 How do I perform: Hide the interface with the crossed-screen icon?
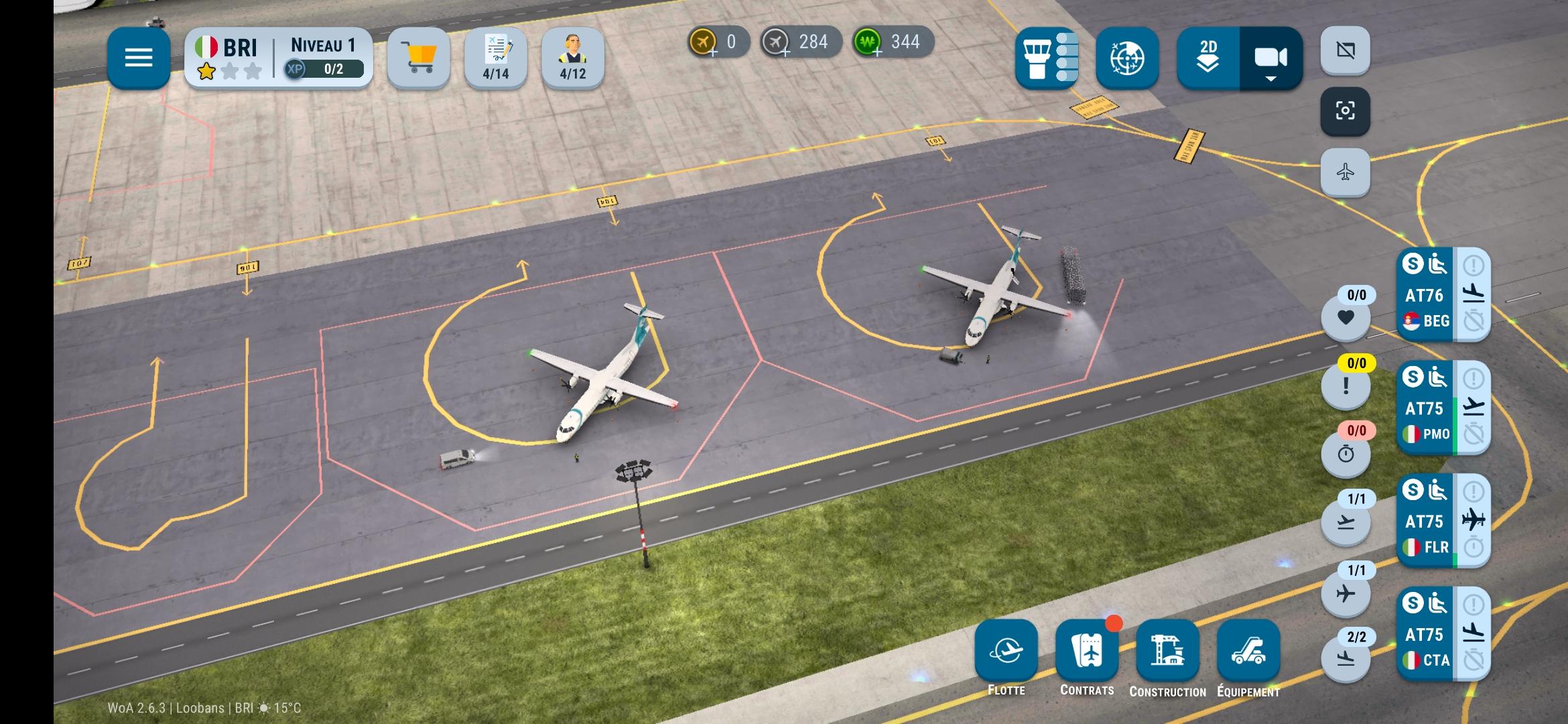click(1345, 50)
